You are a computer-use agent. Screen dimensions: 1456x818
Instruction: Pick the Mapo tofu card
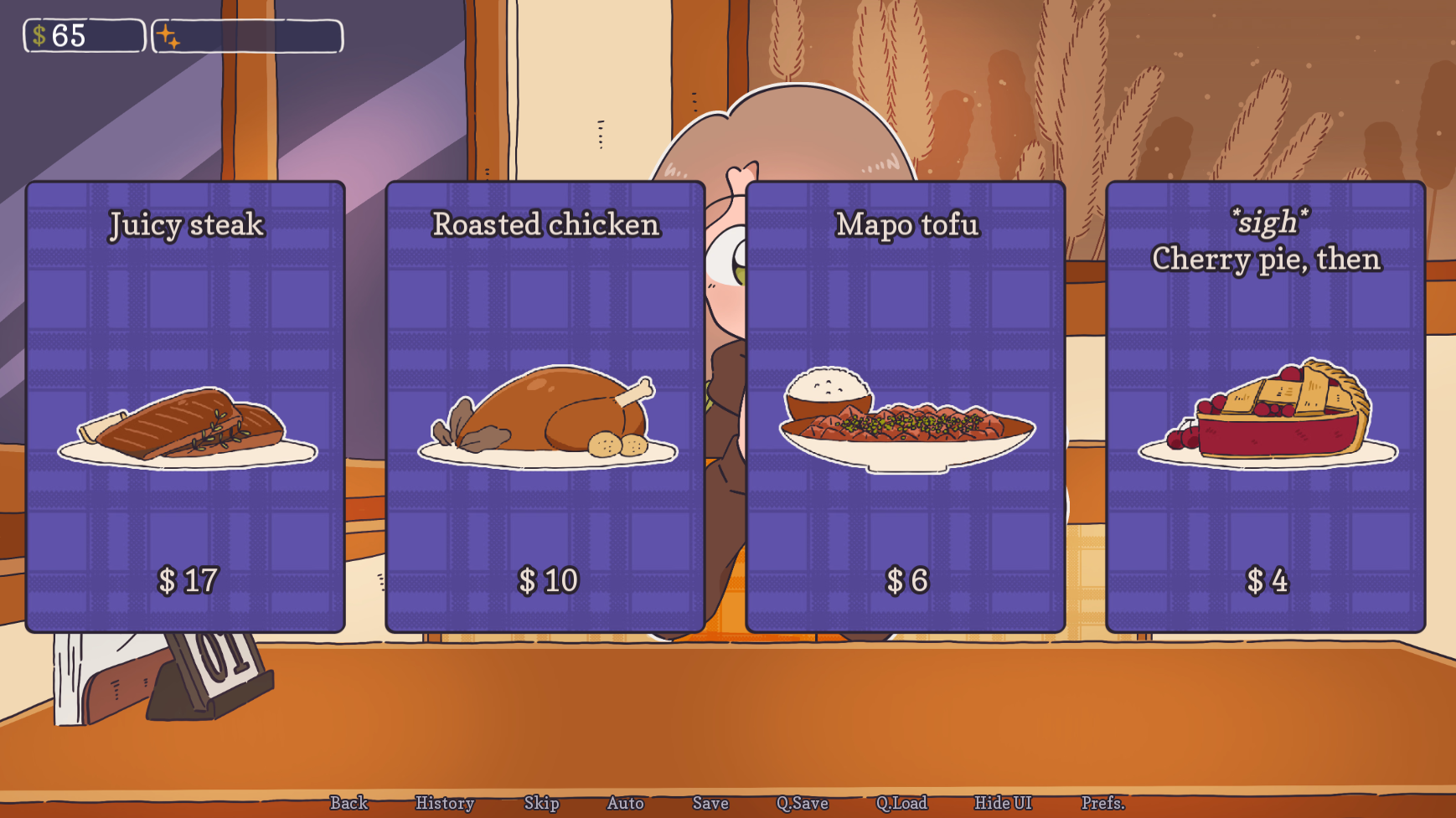point(906,407)
